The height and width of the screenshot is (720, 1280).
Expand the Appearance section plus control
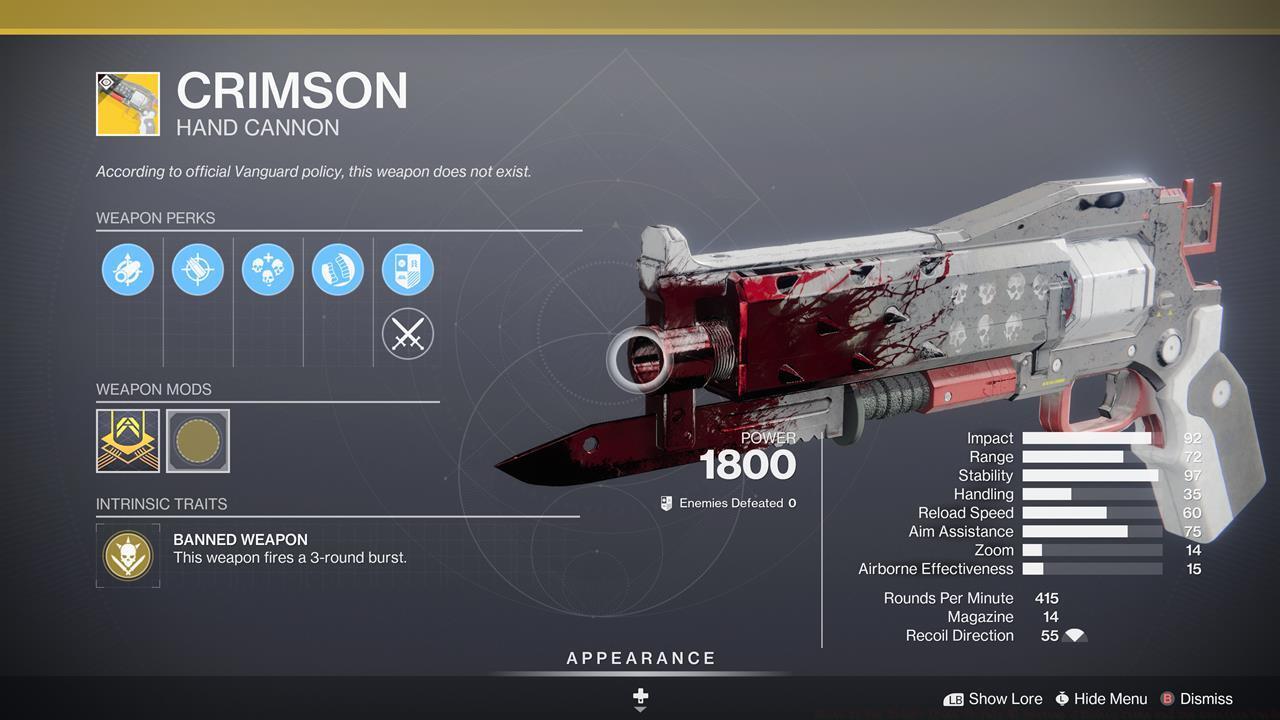tap(640, 696)
